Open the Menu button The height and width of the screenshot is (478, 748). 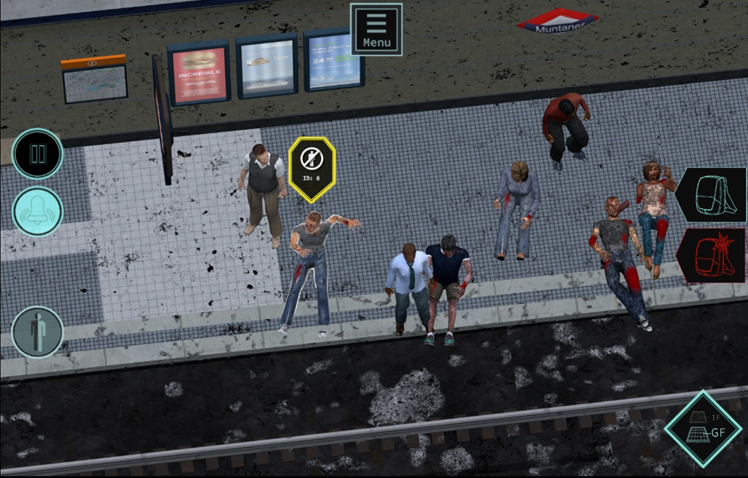coord(376,28)
